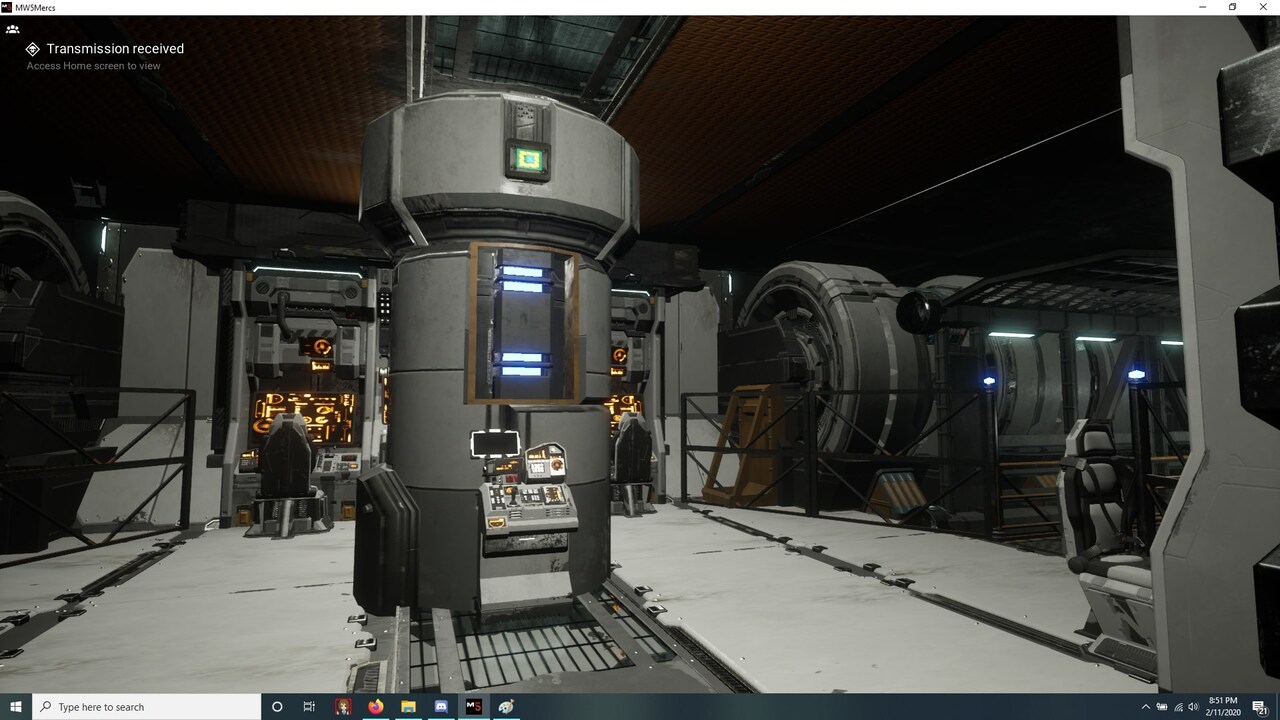Viewport: 1280px width, 720px height.
Task: Click the Cortana circle icon
Action: pyautogui.click(x=278, y=707)
